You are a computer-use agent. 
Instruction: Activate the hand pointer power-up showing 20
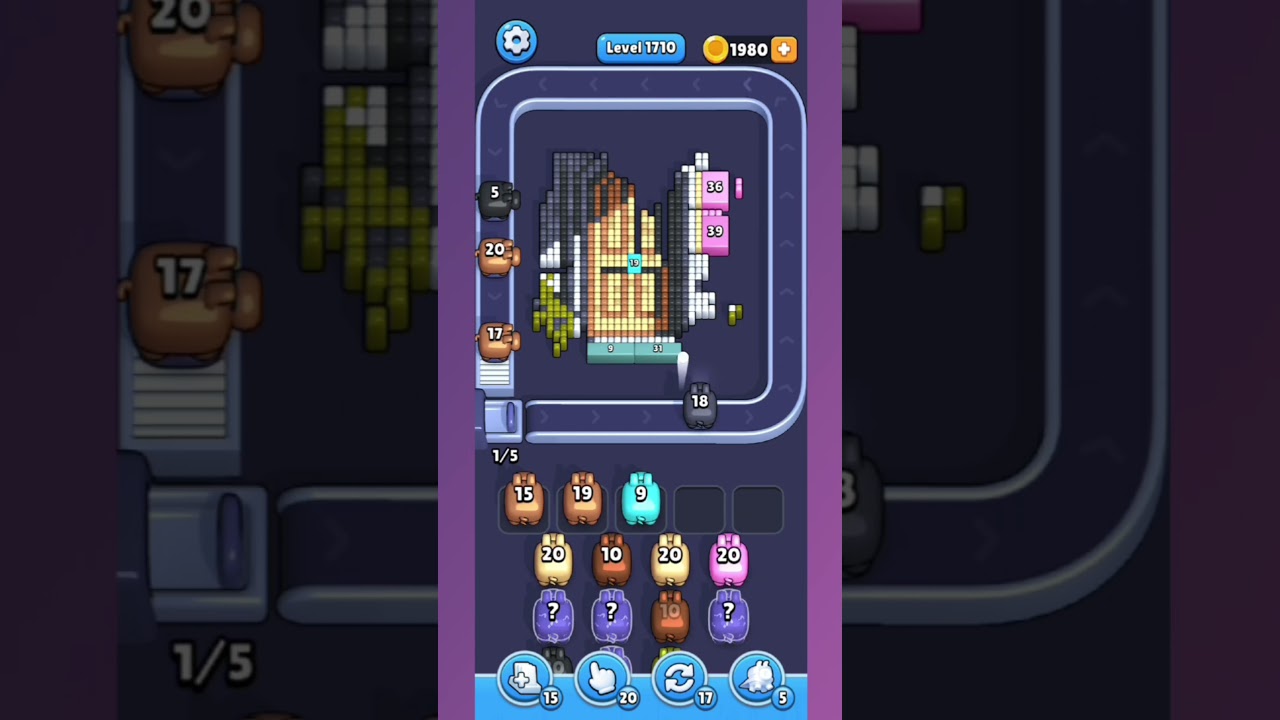click(x=604, y=679)
